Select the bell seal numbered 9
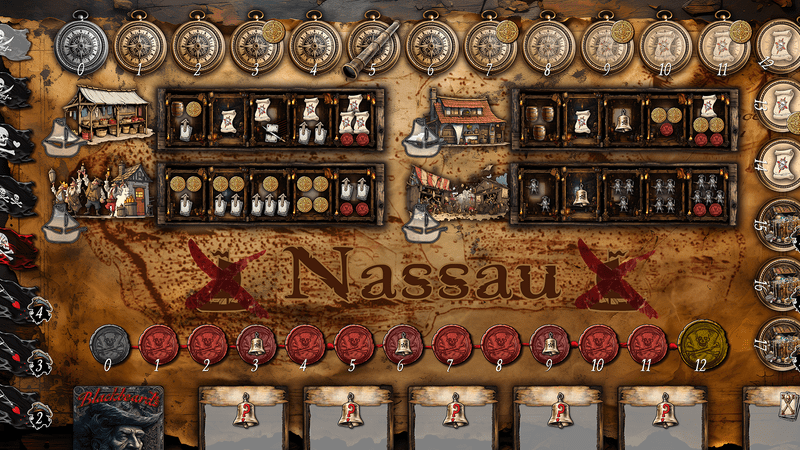This screenshot has width=800, height=450. tap(550, 345)
